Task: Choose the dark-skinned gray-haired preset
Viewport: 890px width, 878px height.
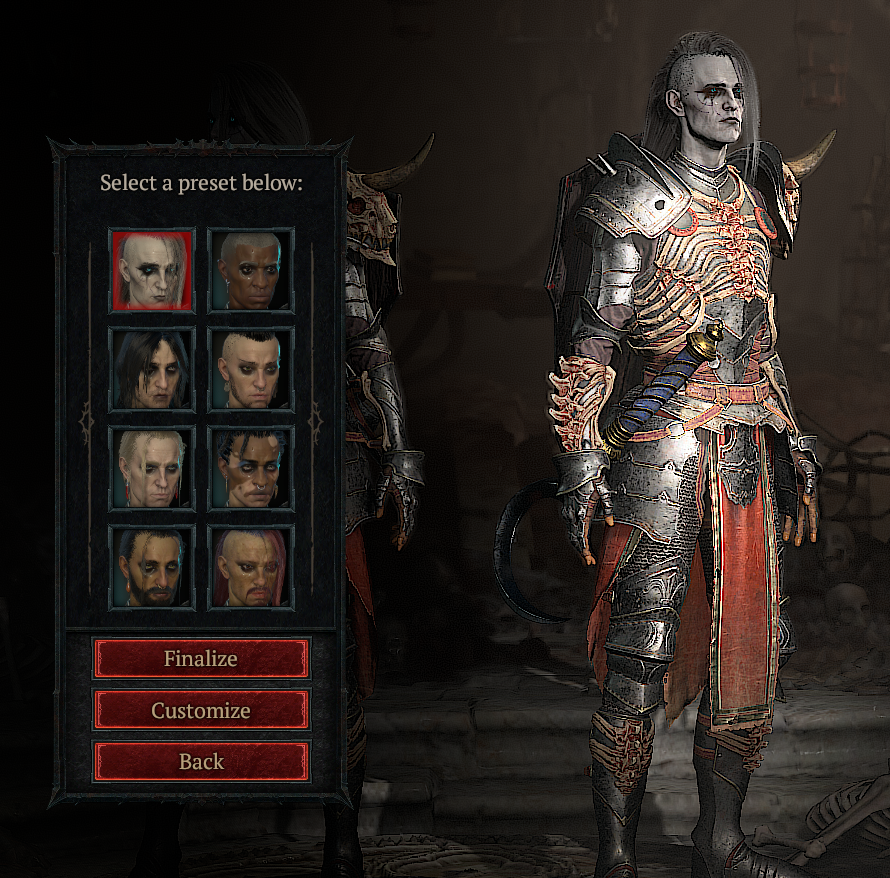Action: pos(251,270)
